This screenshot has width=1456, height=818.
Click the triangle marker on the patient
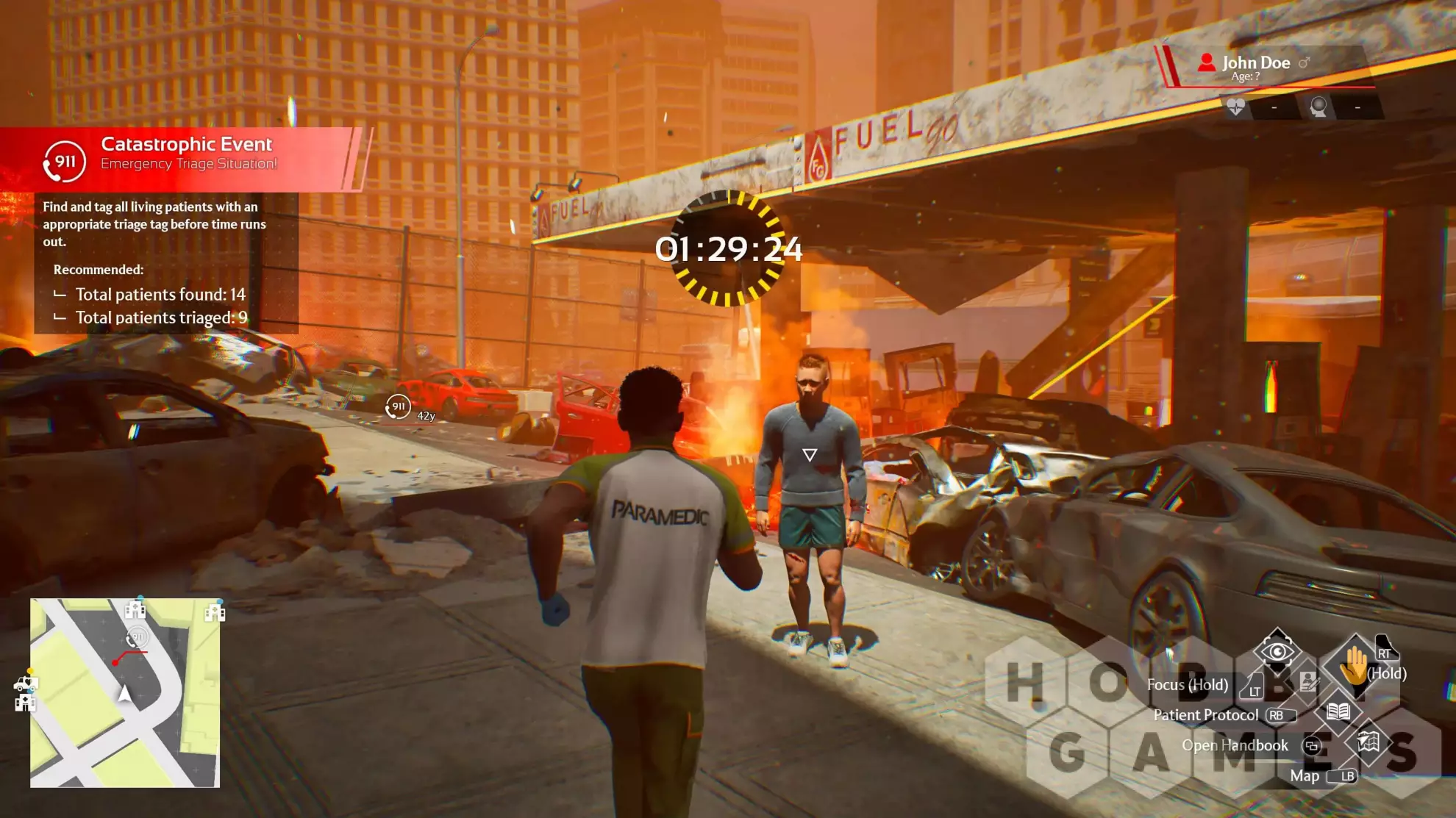click(x=810, y=455)
